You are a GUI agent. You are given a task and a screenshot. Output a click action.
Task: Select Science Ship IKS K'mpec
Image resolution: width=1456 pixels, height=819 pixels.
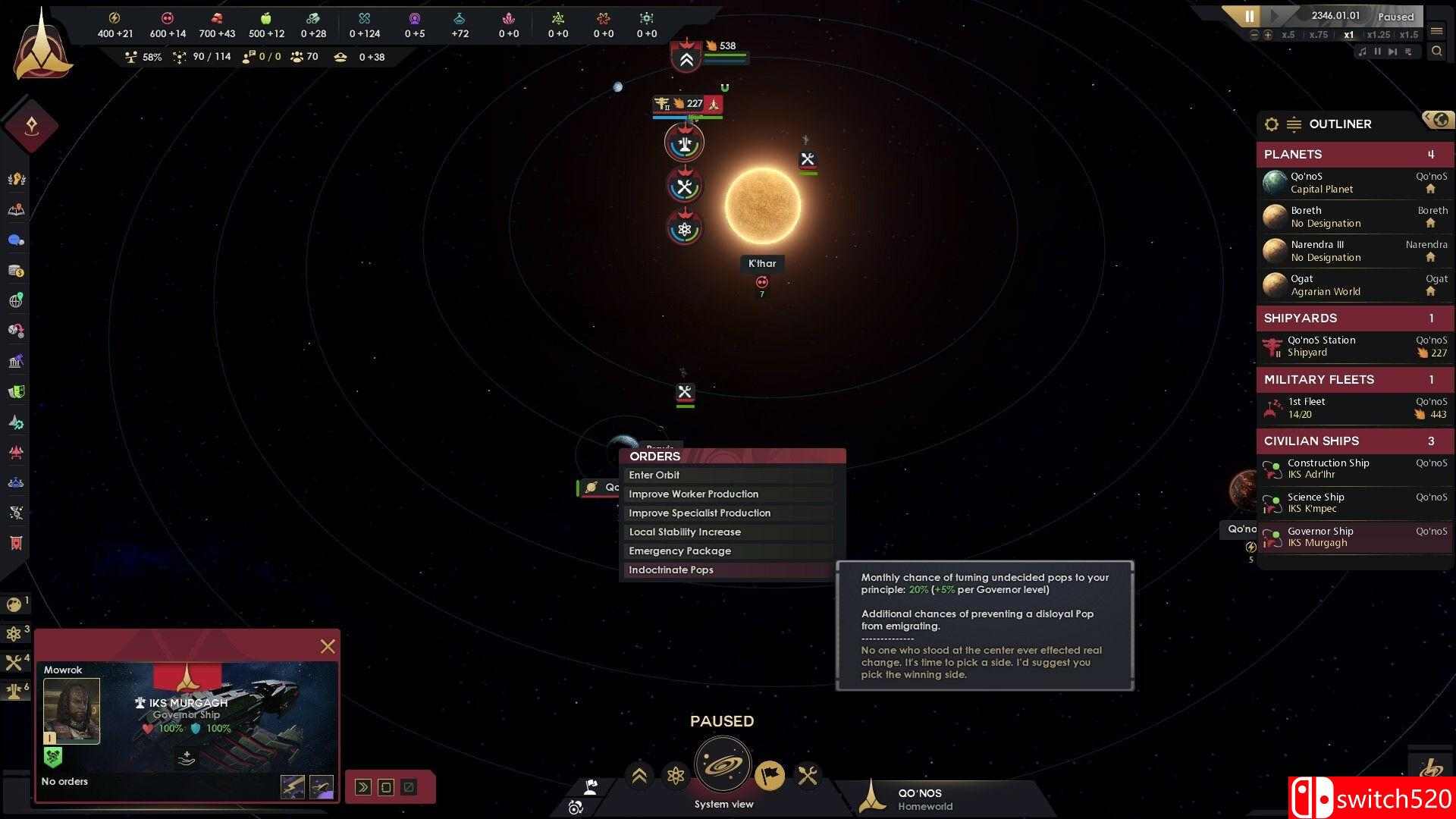[1354, 503]
